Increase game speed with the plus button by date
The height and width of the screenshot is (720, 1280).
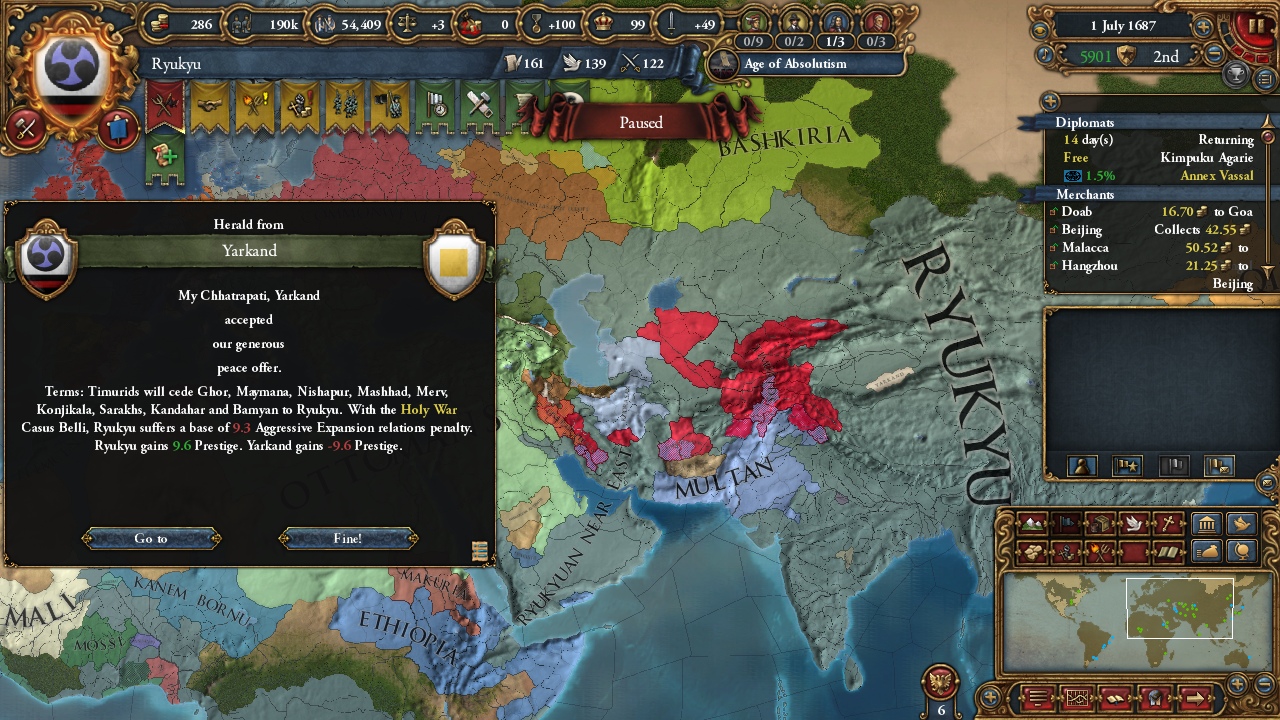[x=1203, y=28]
